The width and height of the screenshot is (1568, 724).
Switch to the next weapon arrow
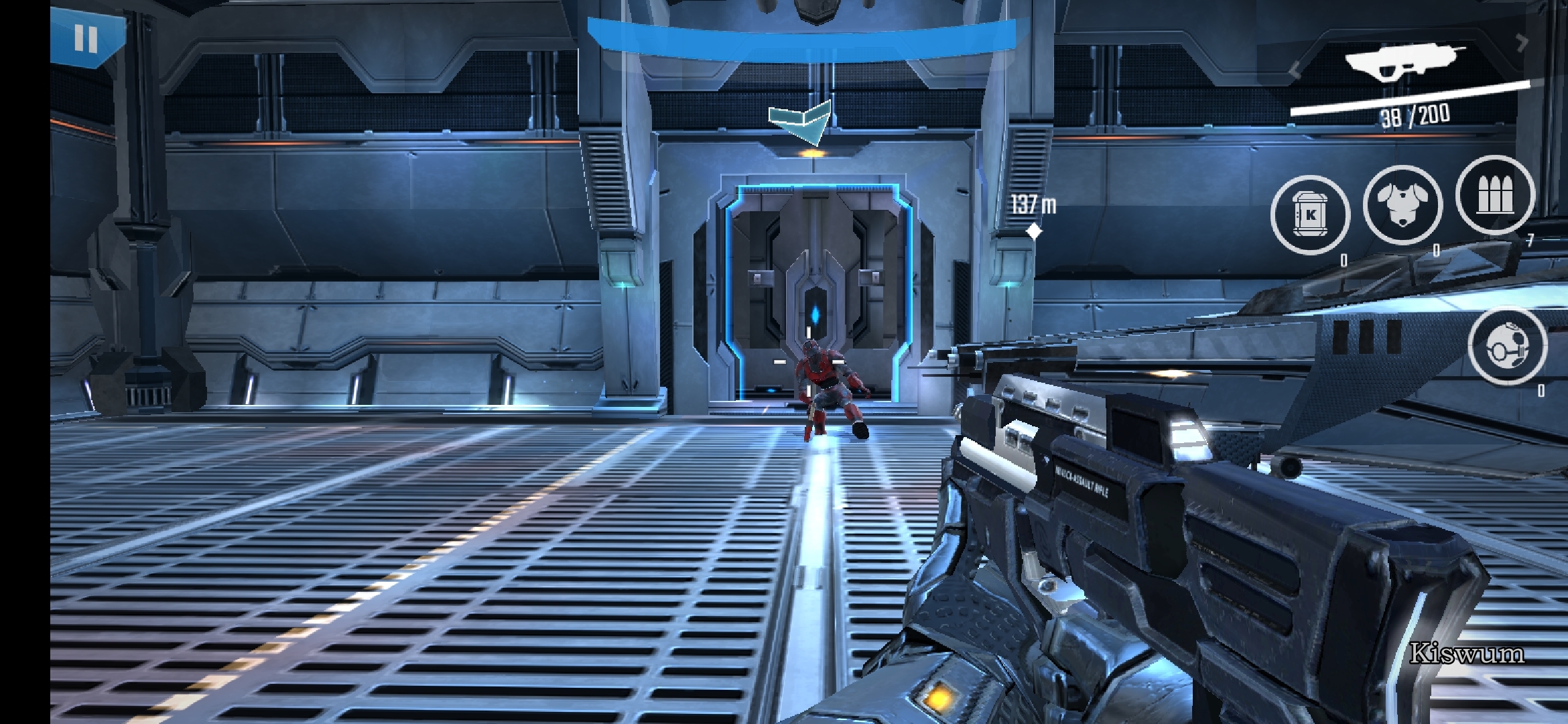1522,43
